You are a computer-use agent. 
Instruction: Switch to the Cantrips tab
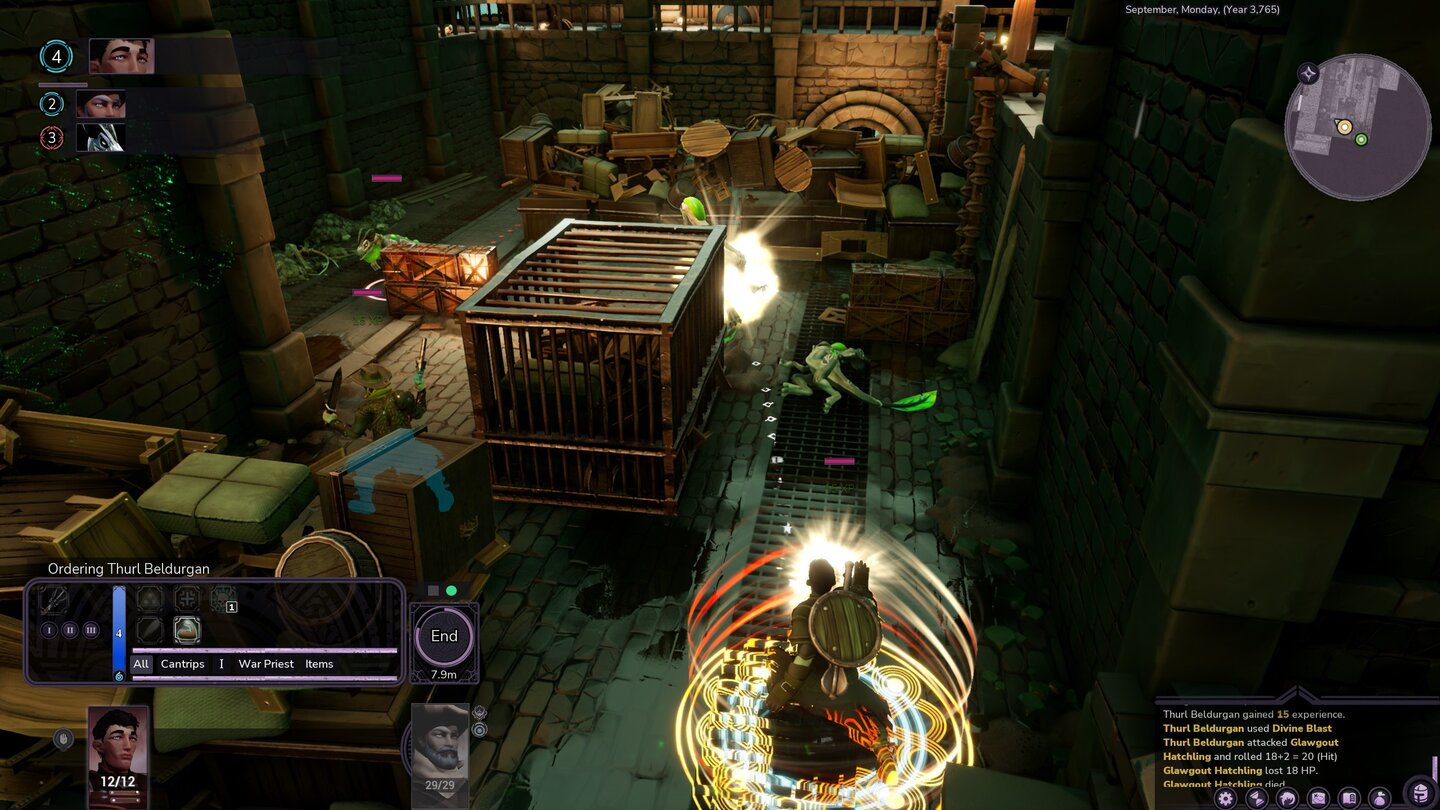pyautogui.click(x=182, y=664)
